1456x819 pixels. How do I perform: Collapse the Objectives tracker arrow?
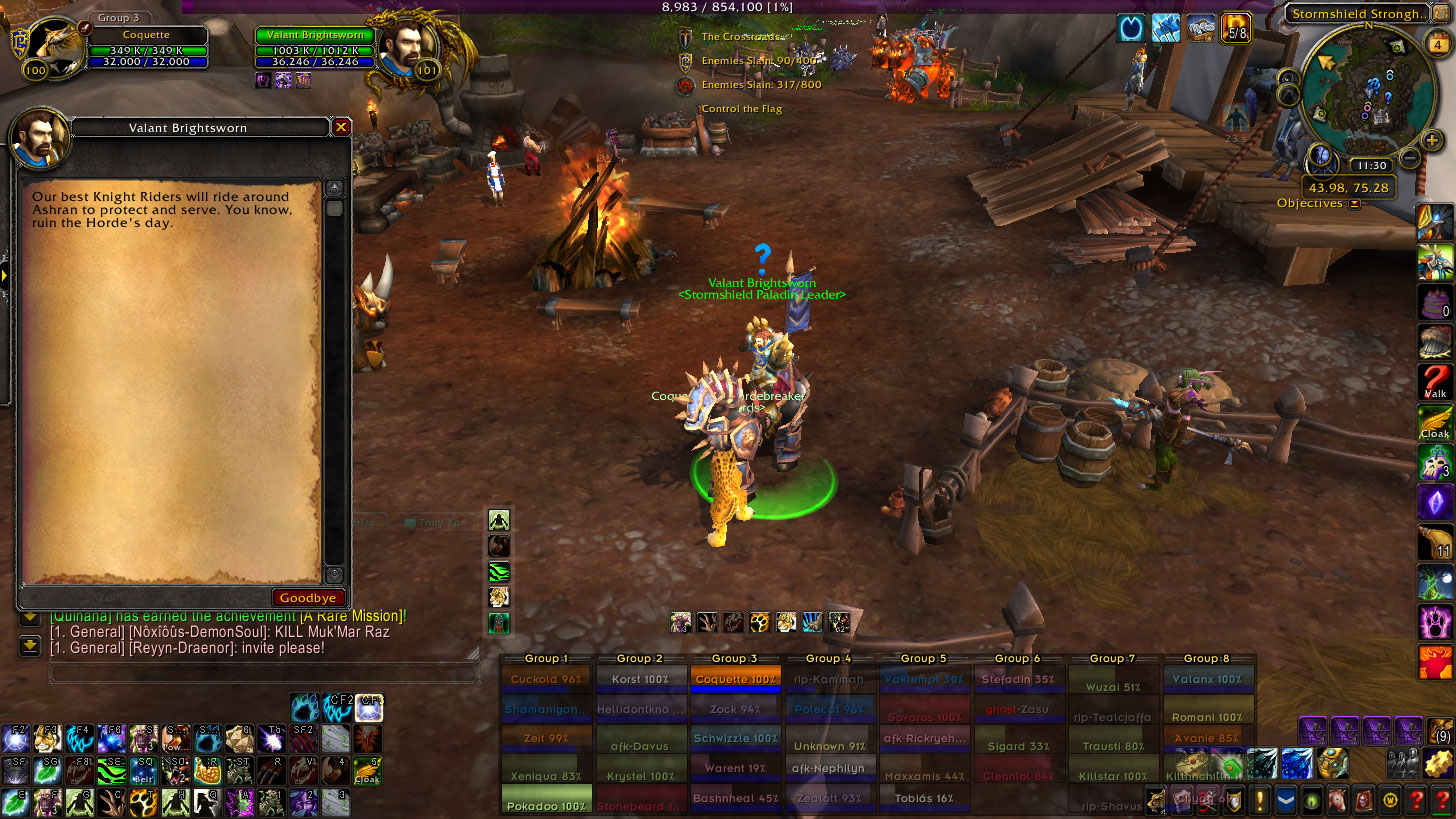click(1354, 204)
